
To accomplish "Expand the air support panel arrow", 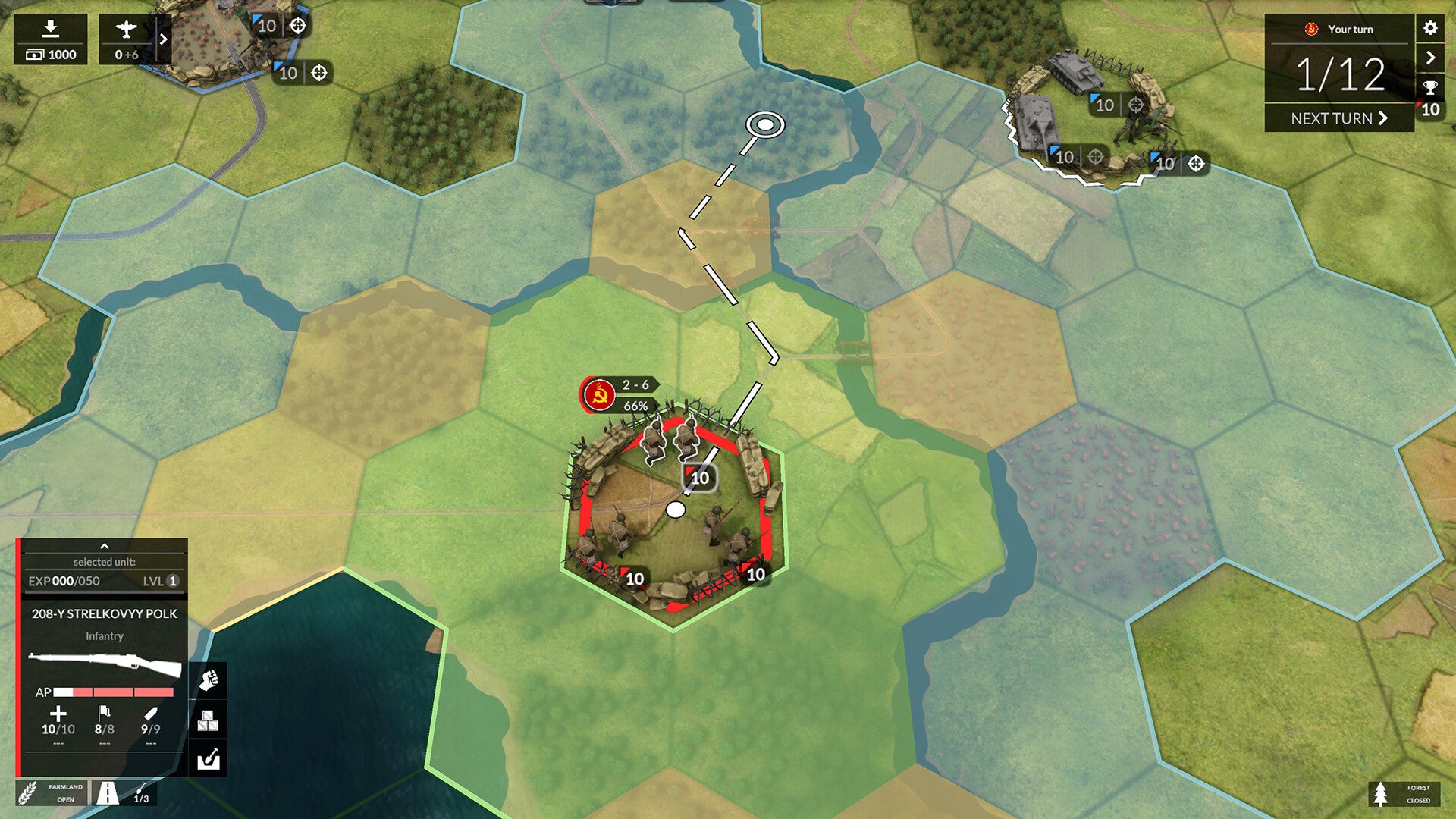I will 163,39.
